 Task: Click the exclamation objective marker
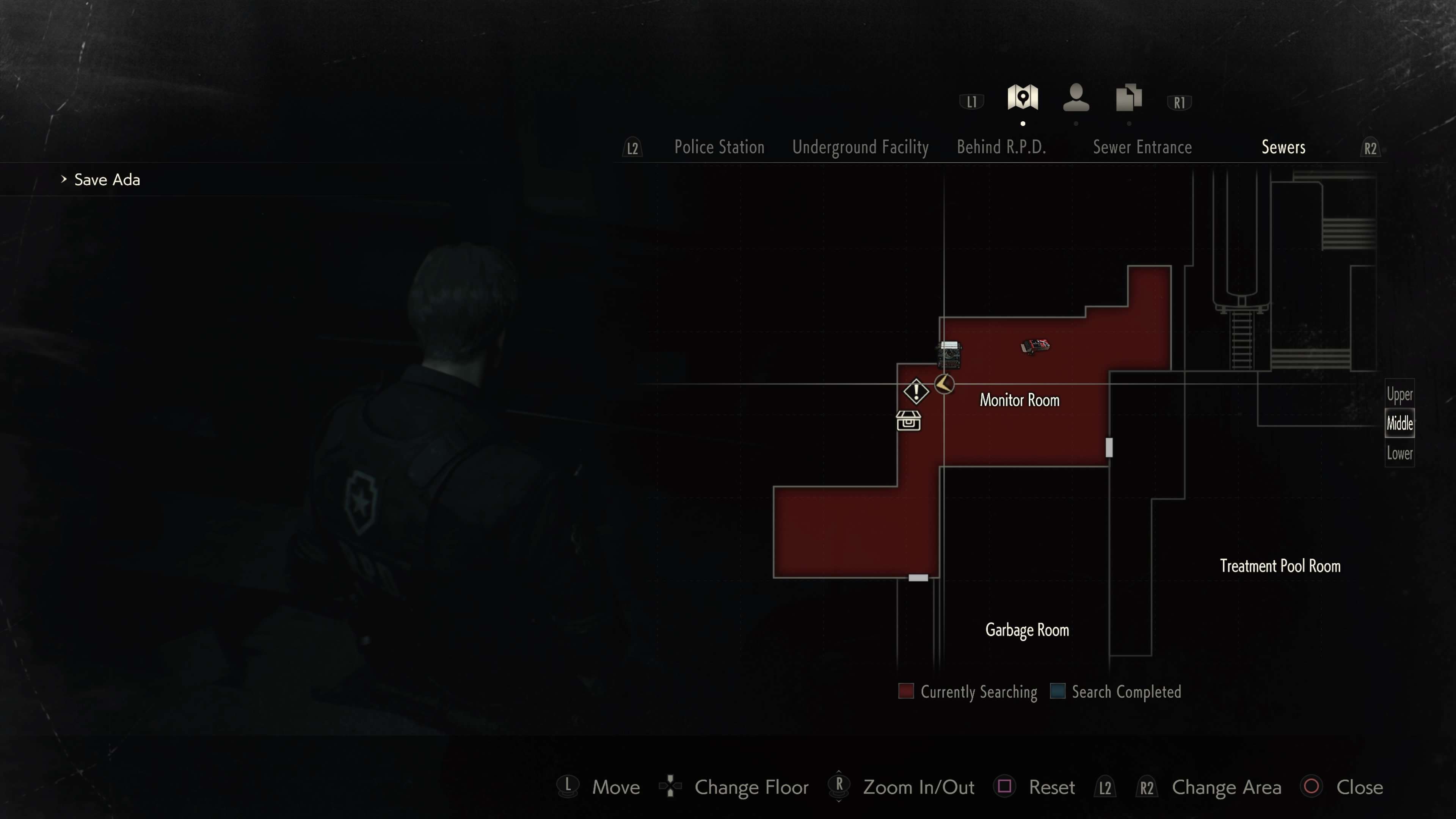click(916, 391)
